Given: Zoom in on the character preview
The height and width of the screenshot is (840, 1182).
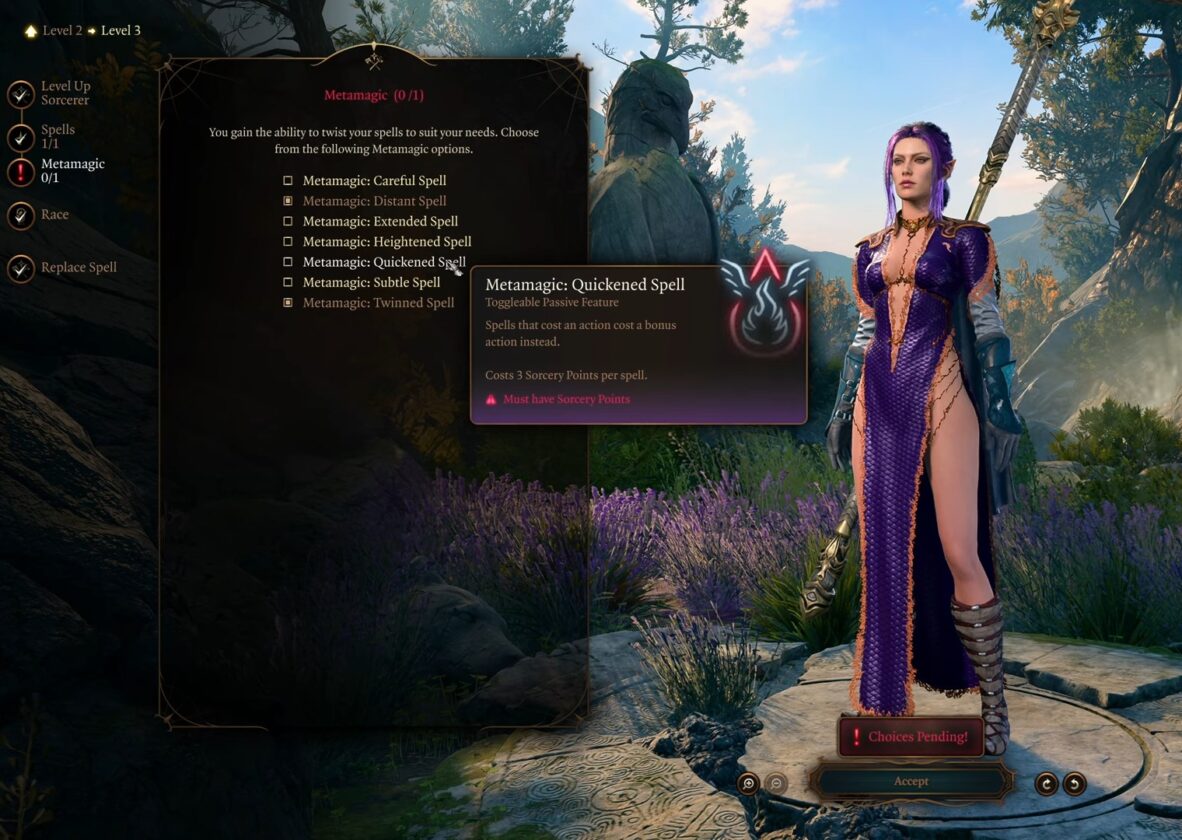Looking at the screenshot, I should [x=748, y=783].
